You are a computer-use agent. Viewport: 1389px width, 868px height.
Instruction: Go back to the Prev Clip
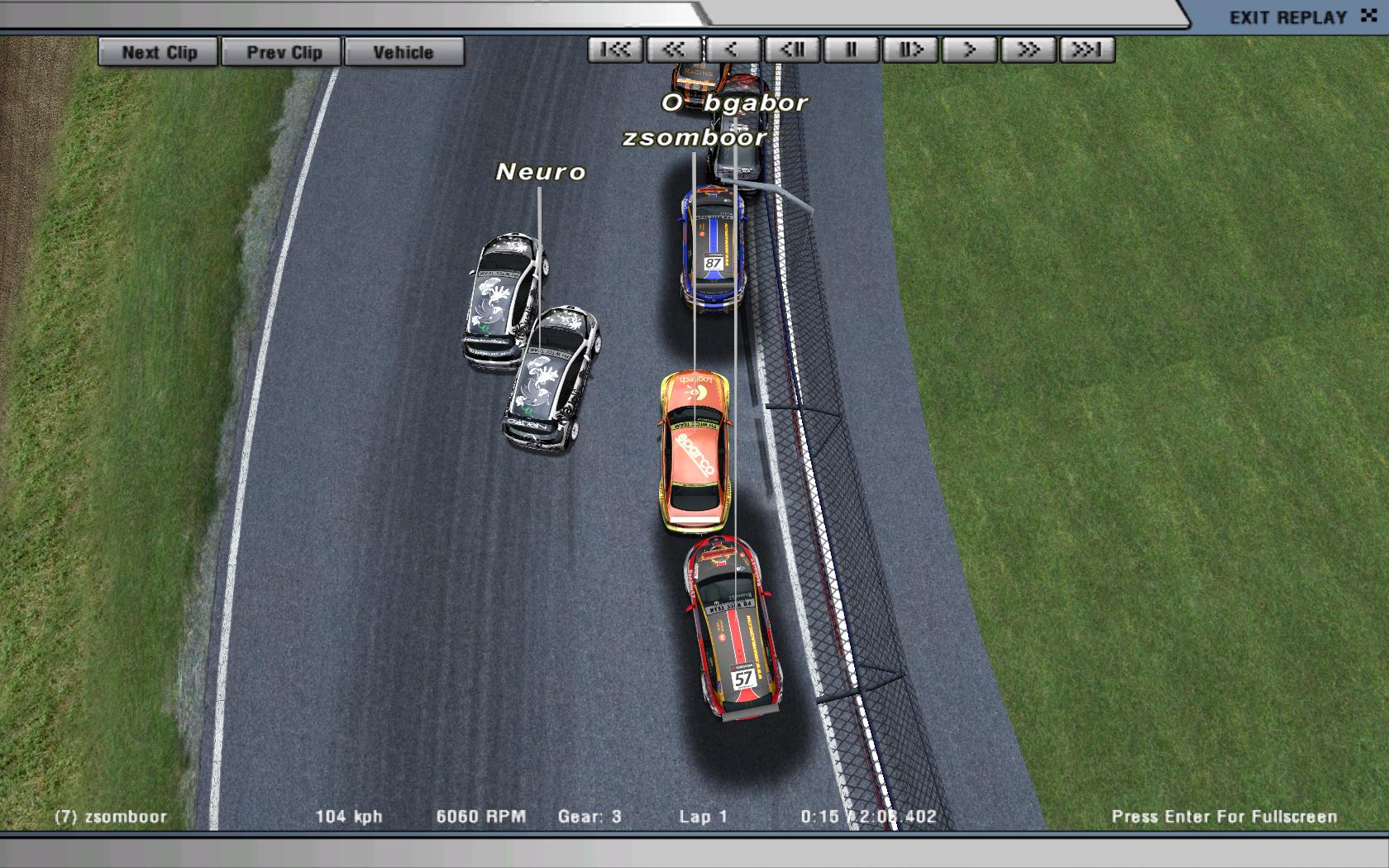pos(284,52)
